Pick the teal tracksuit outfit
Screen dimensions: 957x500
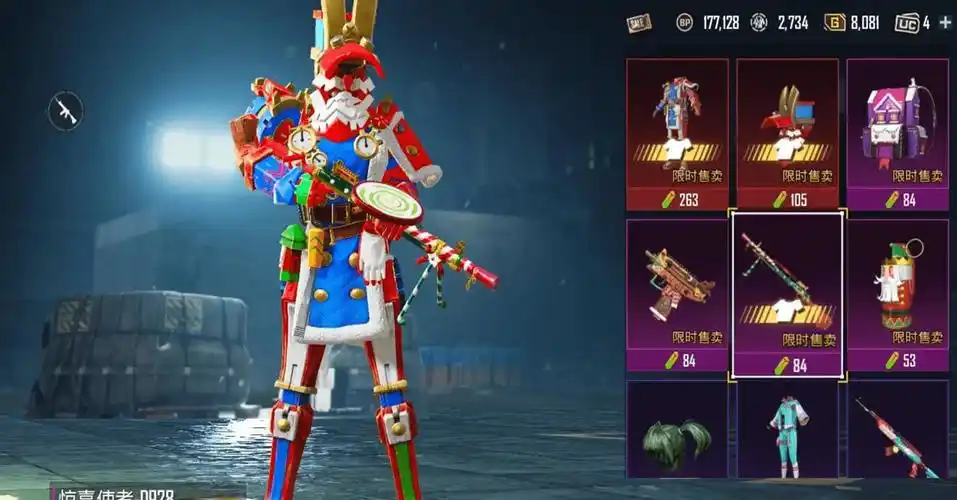coord(787,435)
